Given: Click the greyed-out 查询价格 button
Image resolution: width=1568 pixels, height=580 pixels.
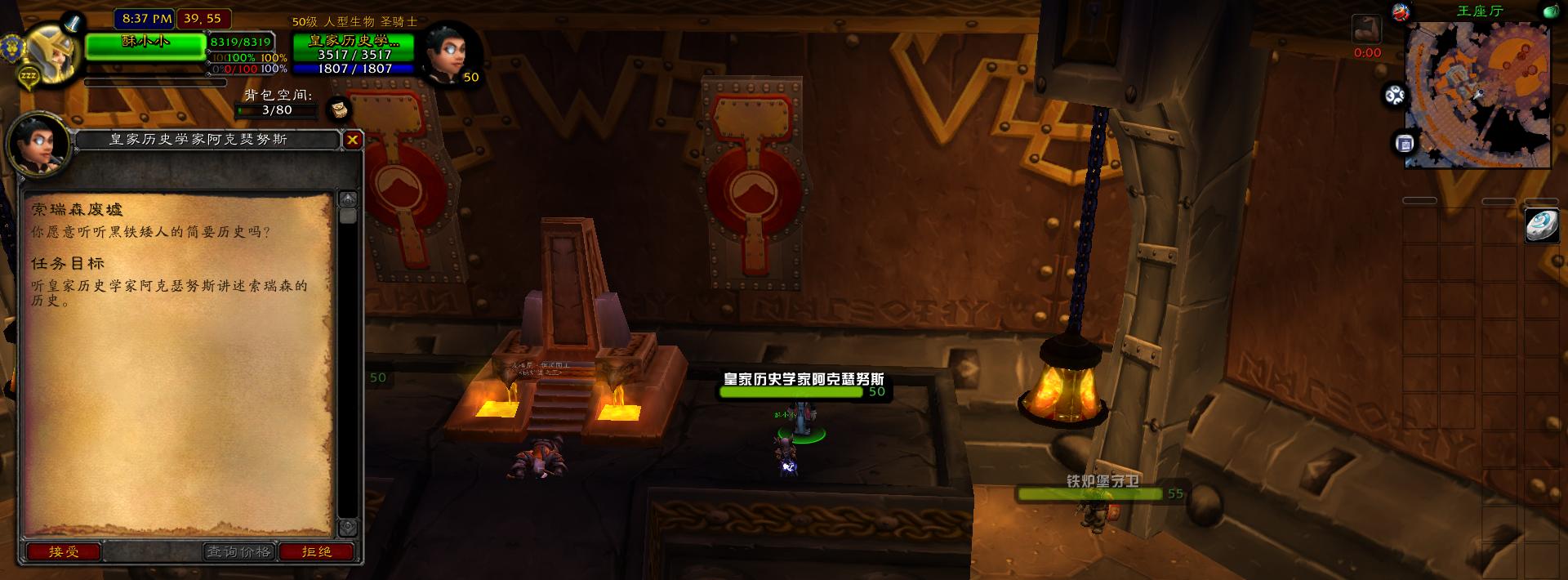Looking at the screenshot, I should (x=238, y=552).
